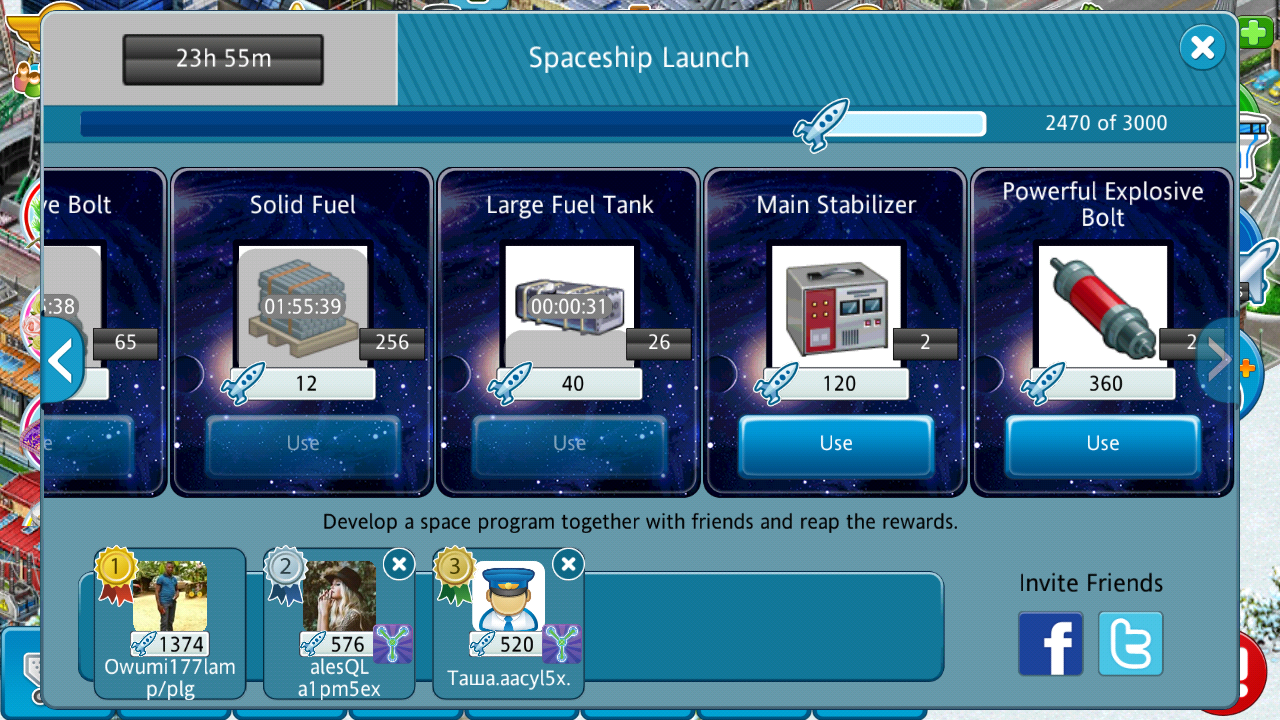Remove friend Таша from the launch

[x=568, y=565]
